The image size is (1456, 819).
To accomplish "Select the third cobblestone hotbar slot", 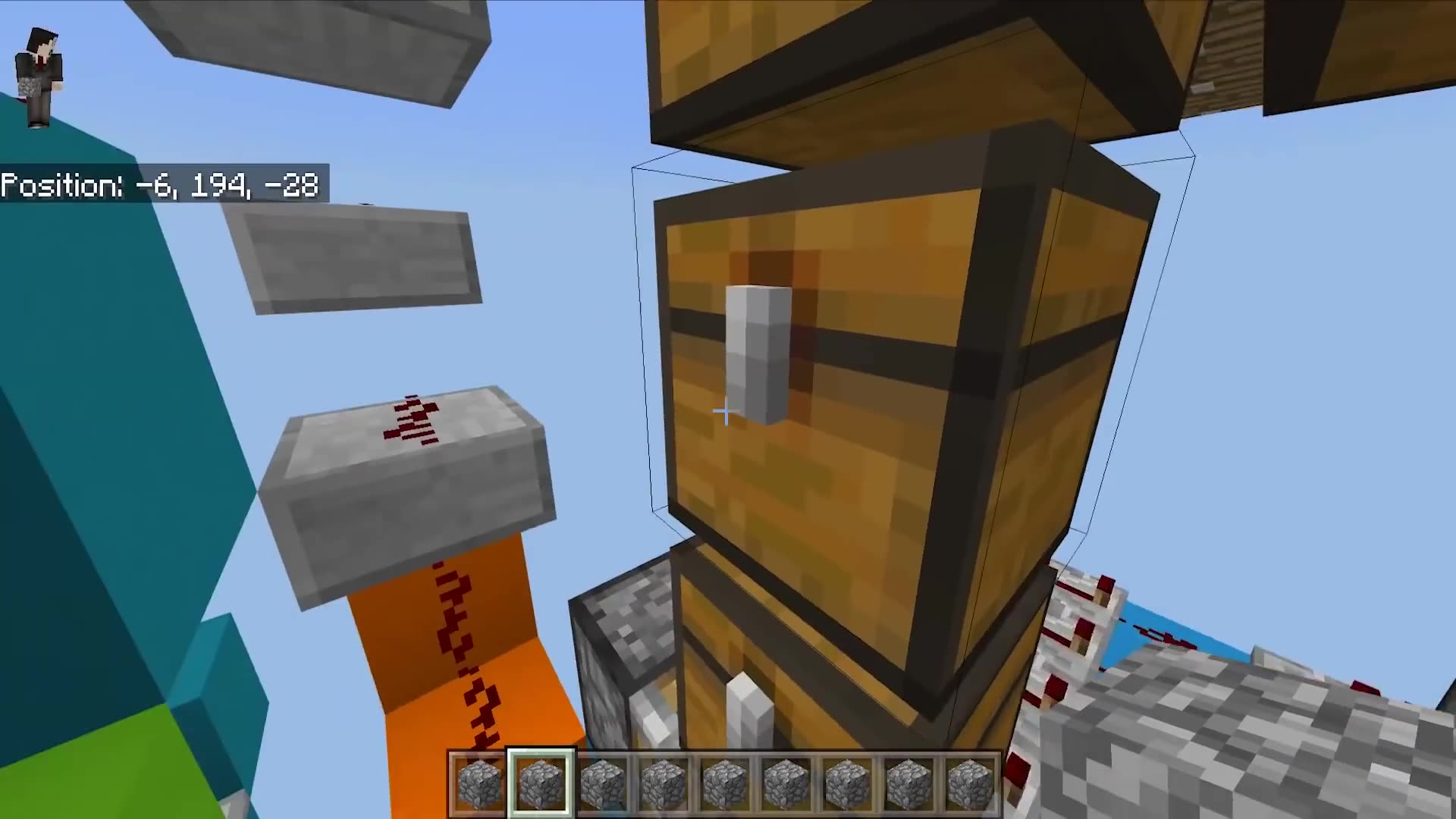I will point(603,781).
